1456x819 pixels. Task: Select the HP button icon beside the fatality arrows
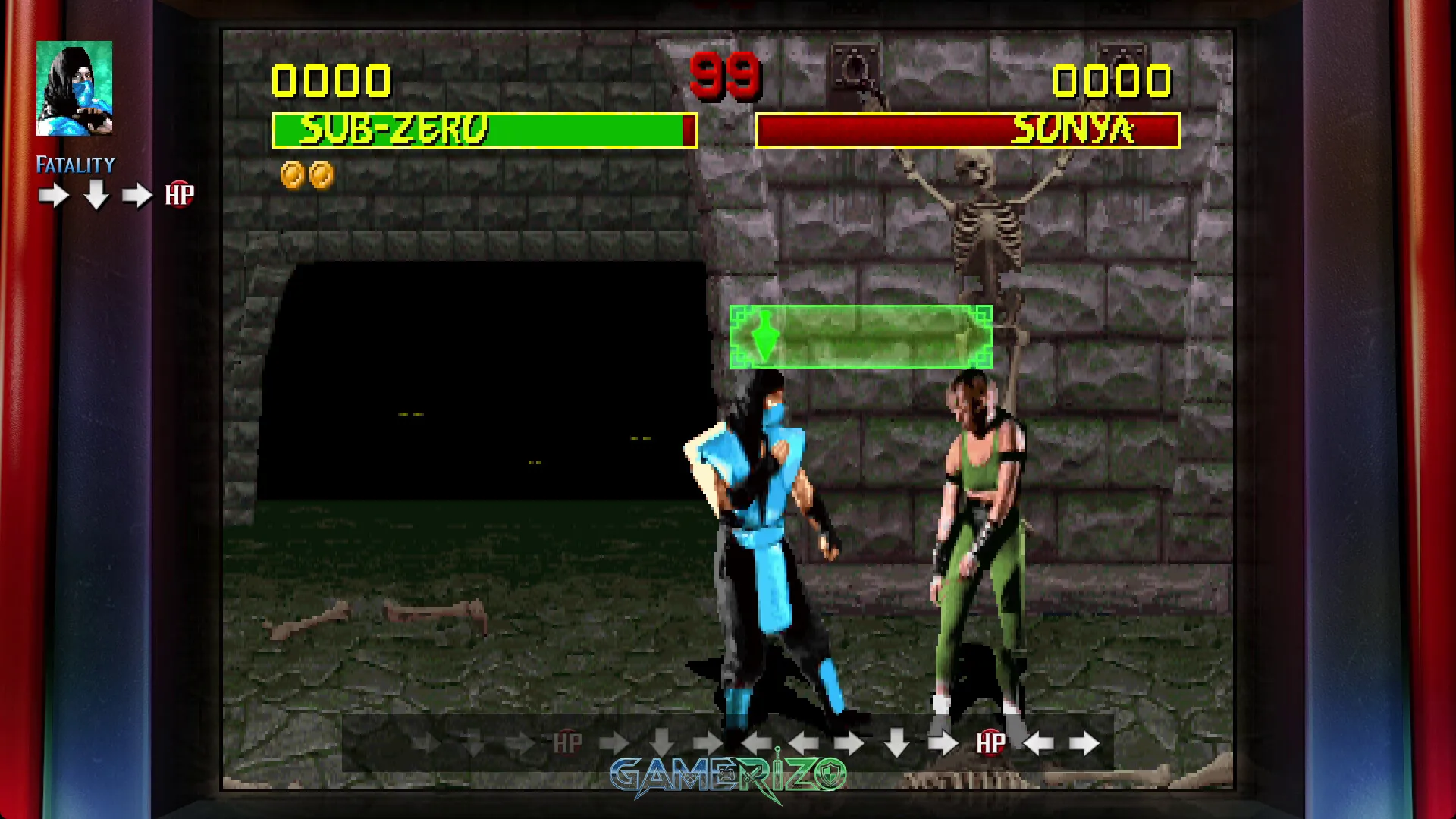coord(180,193)
